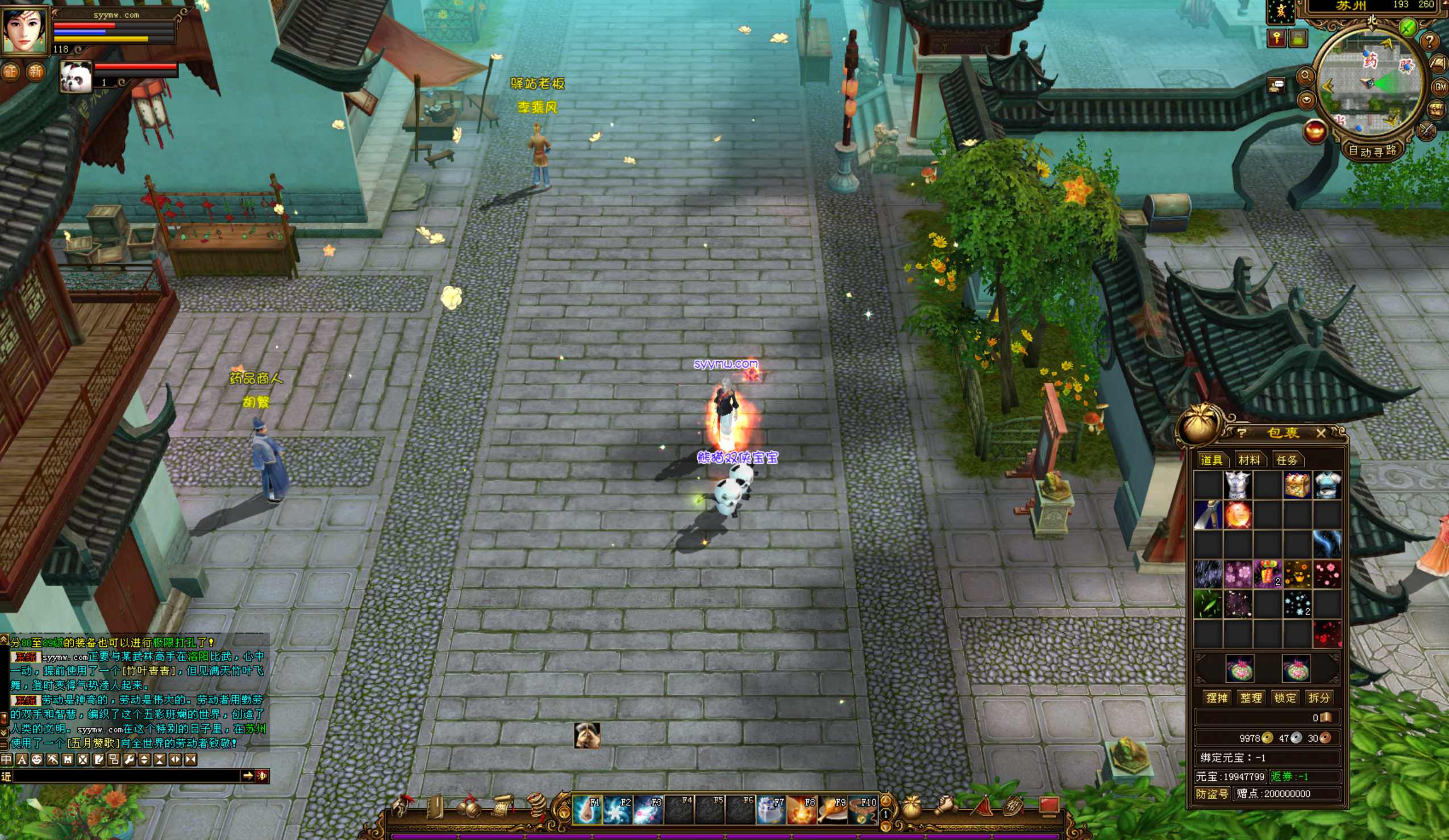Click the chat input field
1449x840 pixels.
(x=127, y=776)
